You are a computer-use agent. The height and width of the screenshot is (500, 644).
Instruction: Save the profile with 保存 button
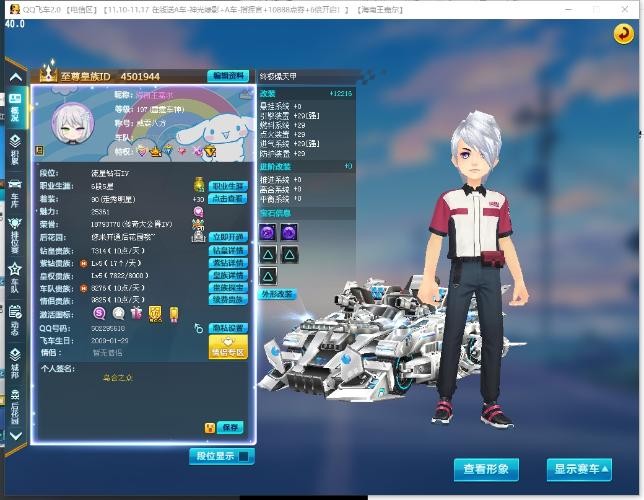230,427
